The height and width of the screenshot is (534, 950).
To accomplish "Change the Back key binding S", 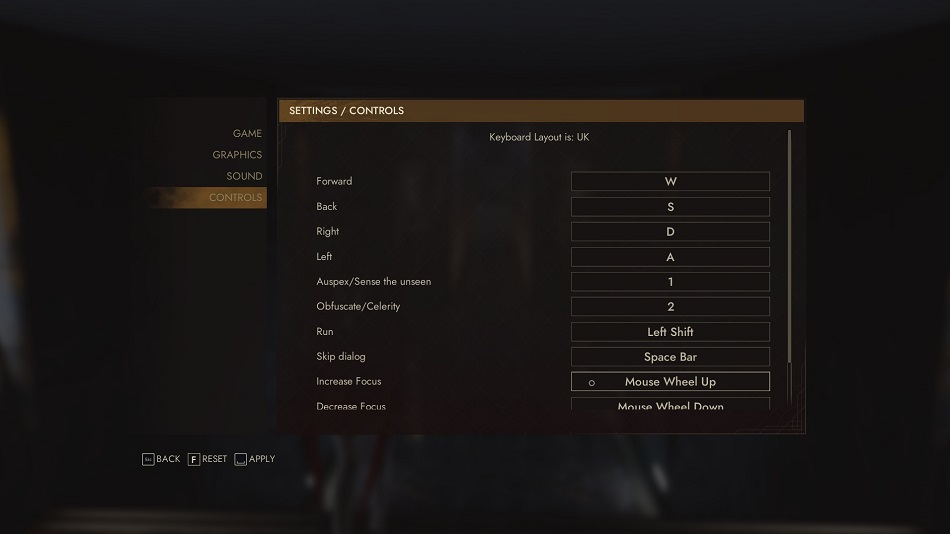I will click(x=670, y=207).
